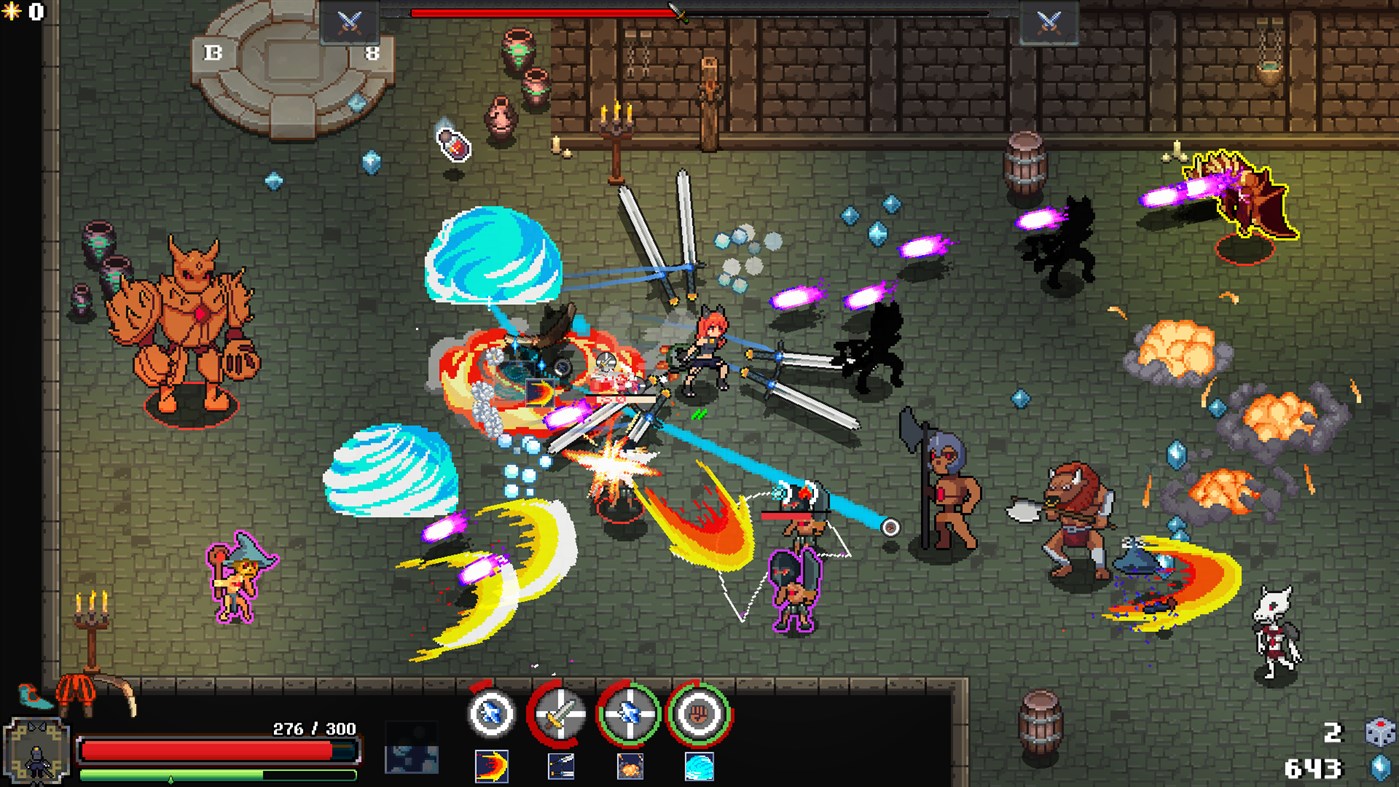Click the dice icon beside the 2 counter
The height and width of the screenshot is (787, 1399).
coord(1382,733)
